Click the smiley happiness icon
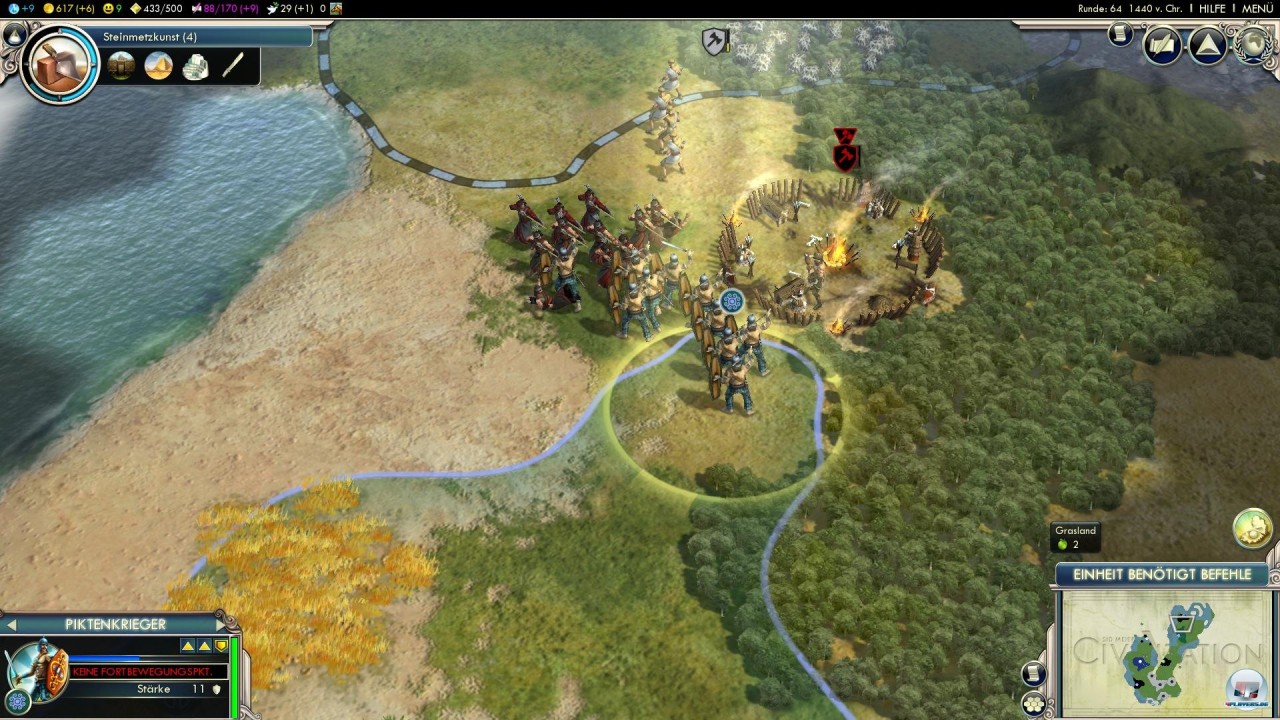Viewport: 1280px width, 720px height. tap(108, 8)
